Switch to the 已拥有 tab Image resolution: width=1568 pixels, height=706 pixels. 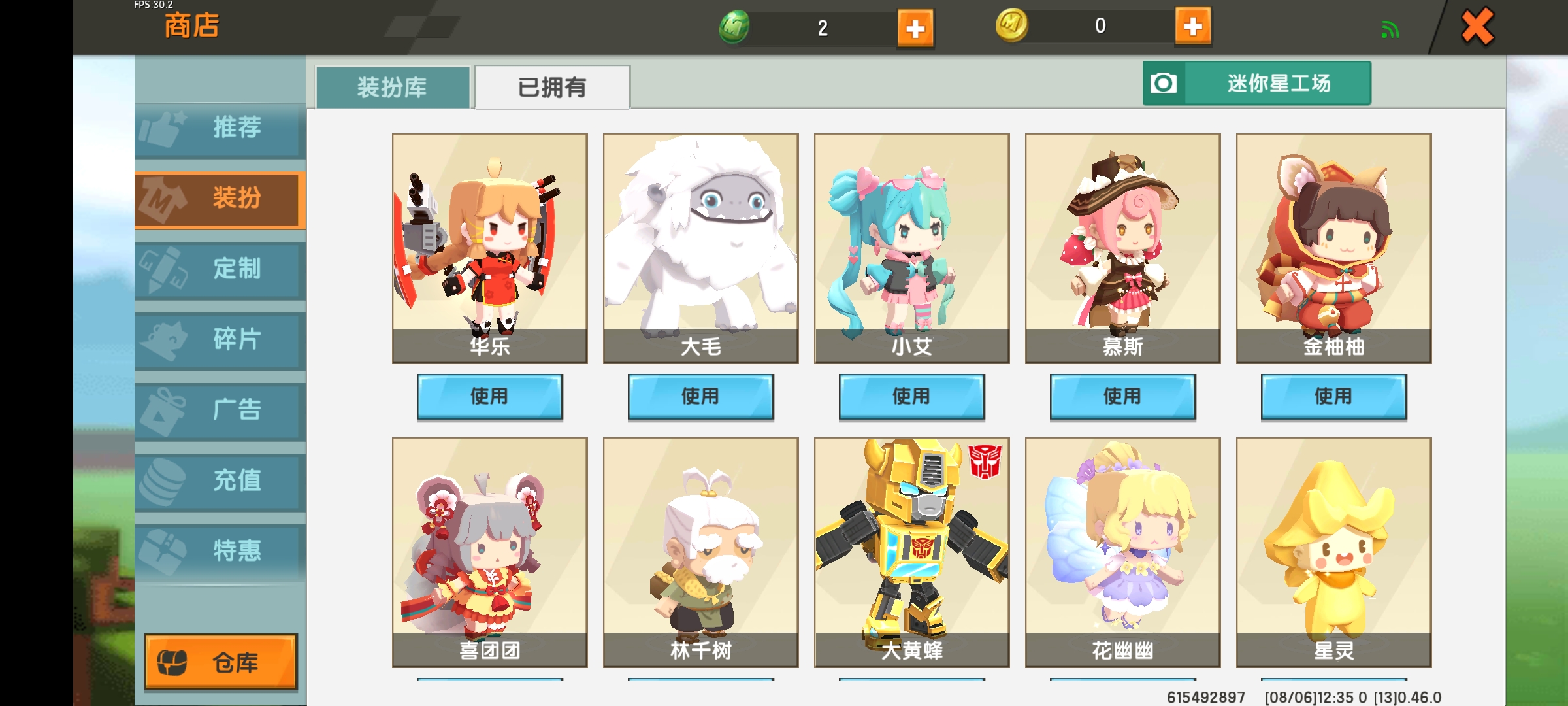coord(552,86)
